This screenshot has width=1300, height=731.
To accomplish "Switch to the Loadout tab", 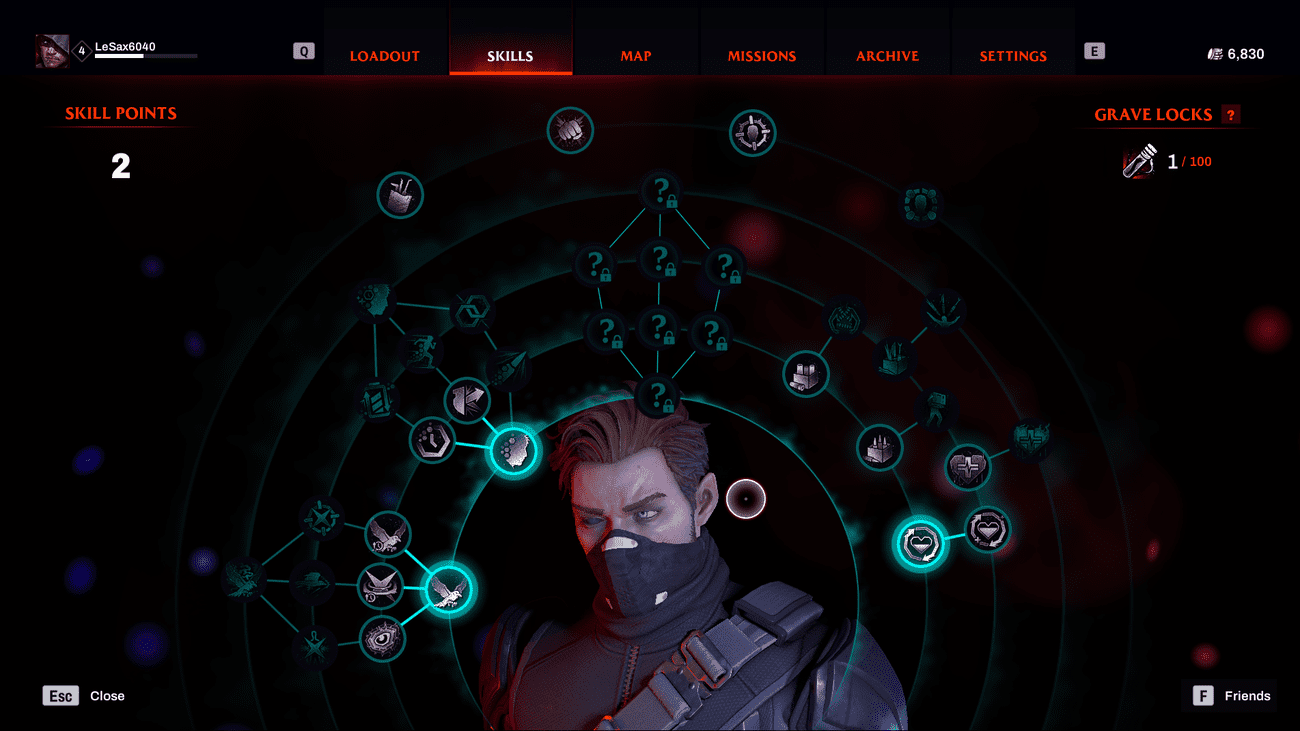I will [385, 56].
